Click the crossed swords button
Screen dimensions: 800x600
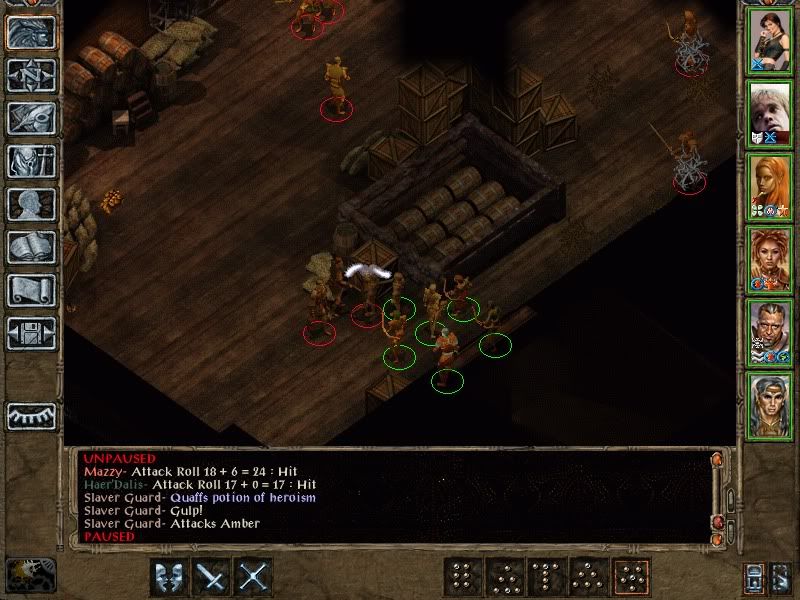coord(255,577)
